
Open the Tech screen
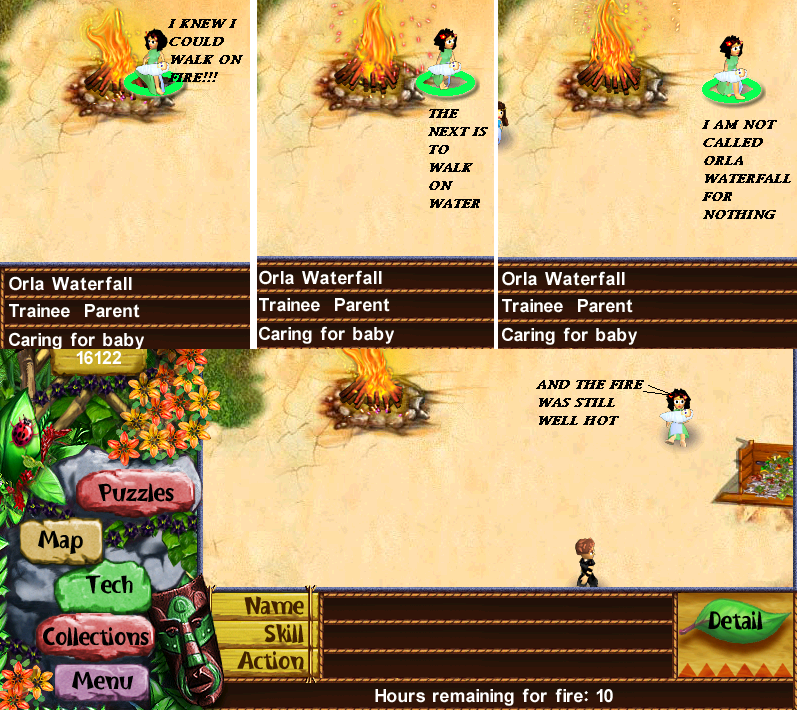point(109,586)
